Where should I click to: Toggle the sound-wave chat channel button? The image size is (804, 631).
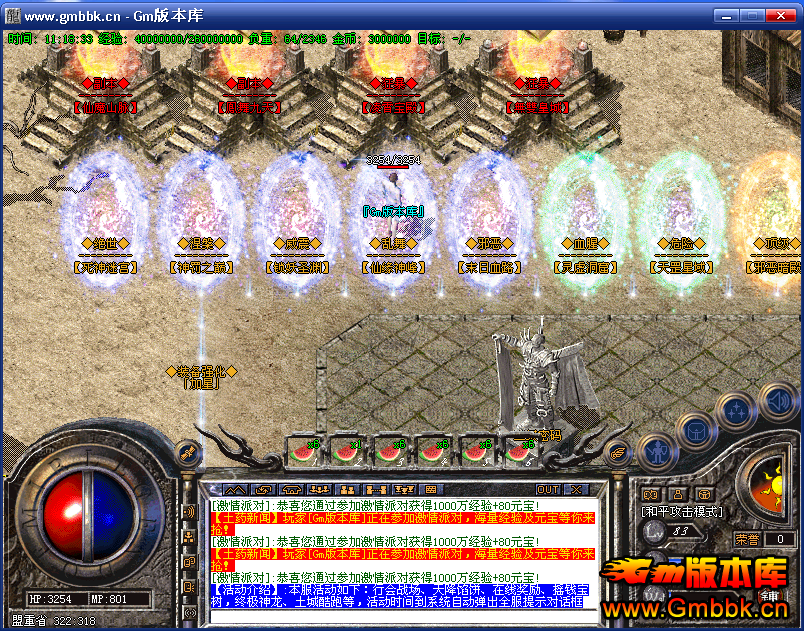pos(189,512)
